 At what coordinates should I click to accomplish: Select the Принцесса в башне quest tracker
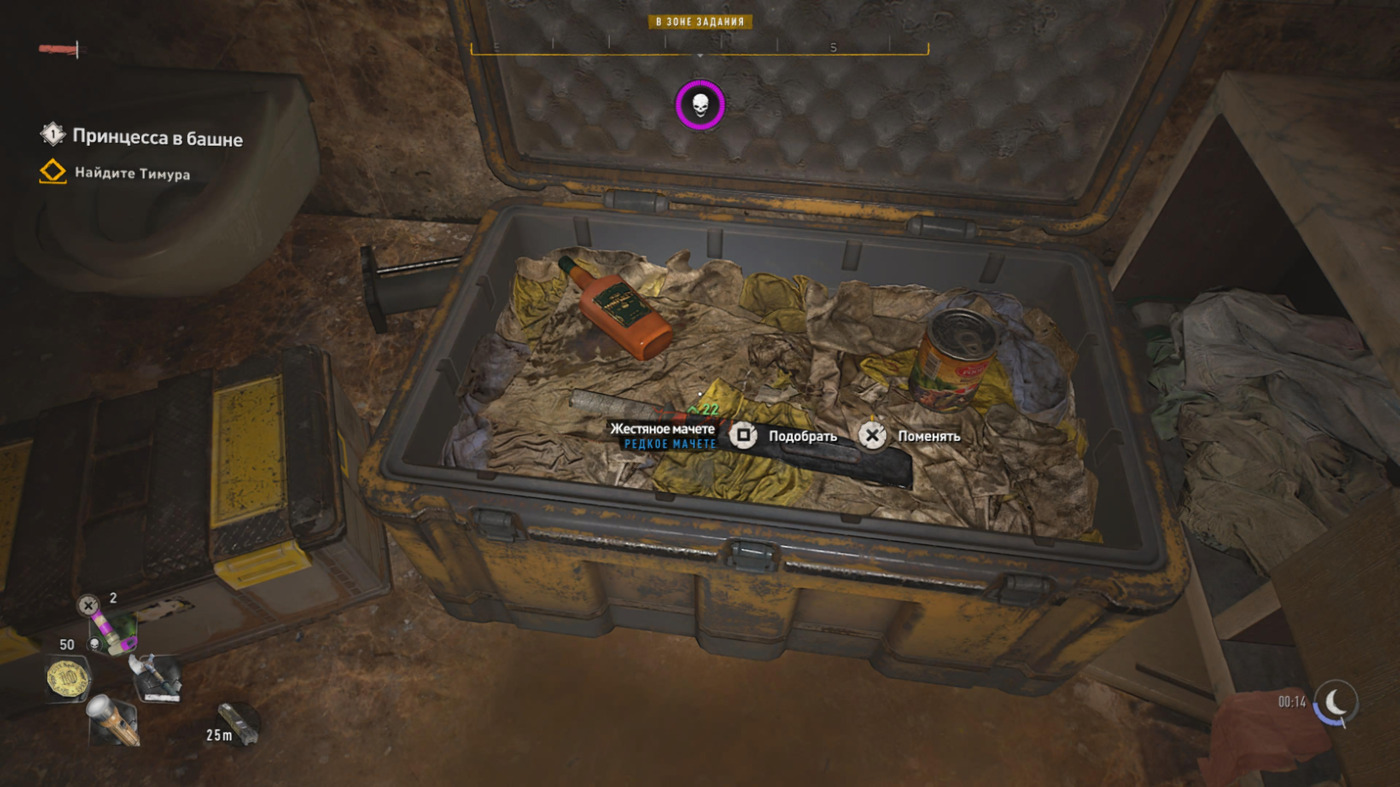pyautogui.click(x=156, y=137)
